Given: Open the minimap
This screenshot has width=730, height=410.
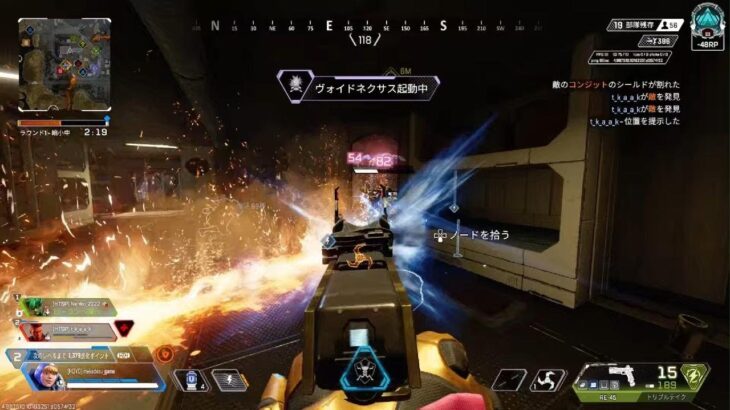Looking at the screenshot, I should [x=64, y=64].
